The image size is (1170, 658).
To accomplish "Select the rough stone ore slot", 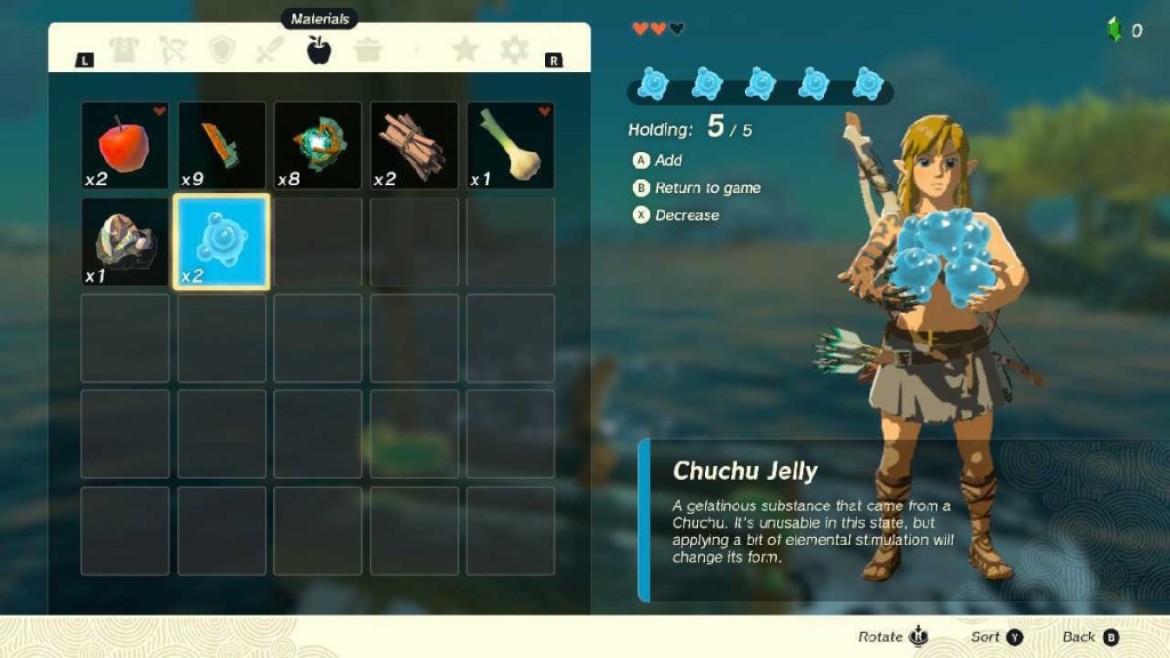I will (x=125, y=242).
